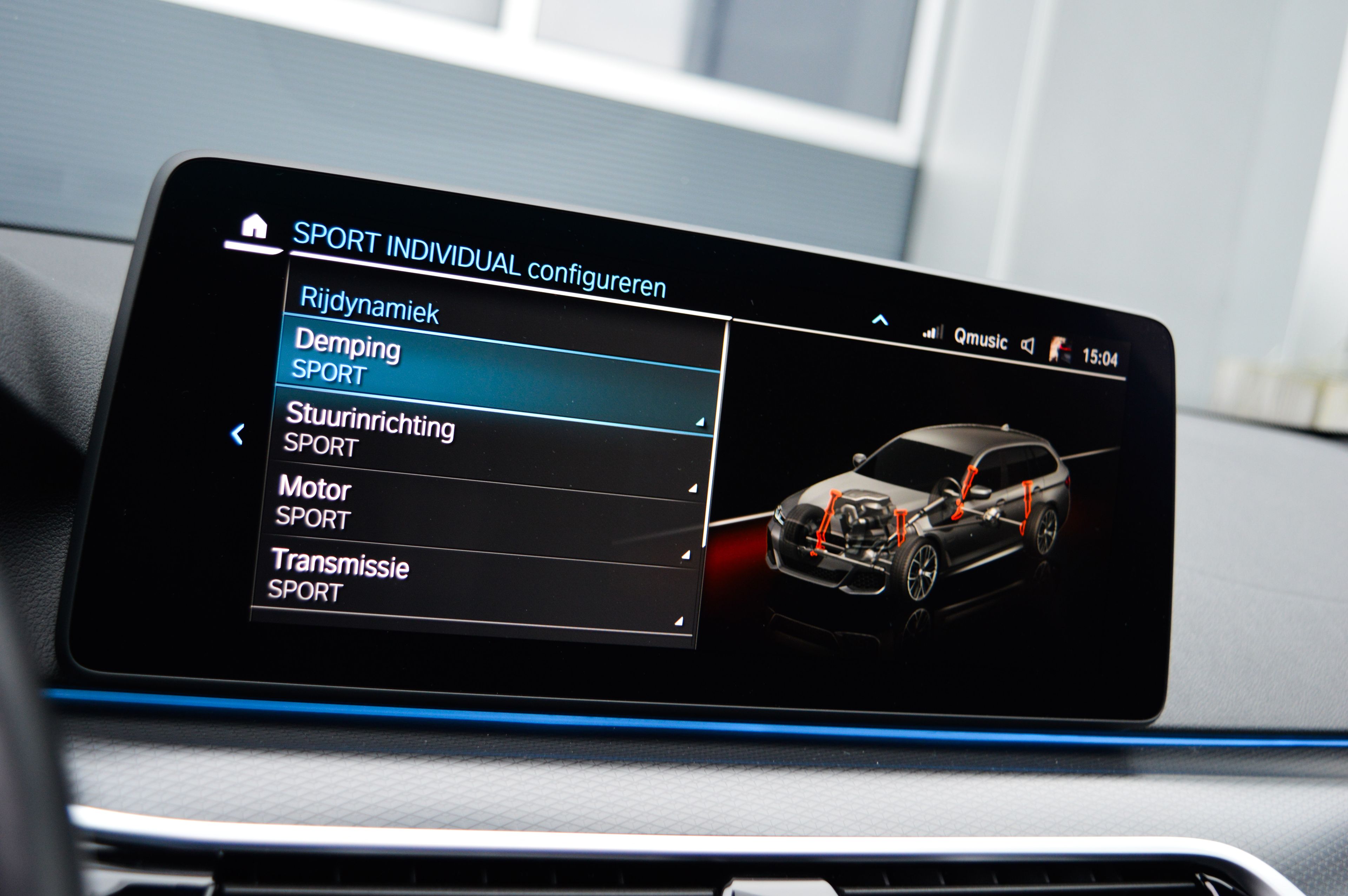Screen dimensions: 1348x896
Task: Tap the home icon
Action: click(x=254, y=227)
